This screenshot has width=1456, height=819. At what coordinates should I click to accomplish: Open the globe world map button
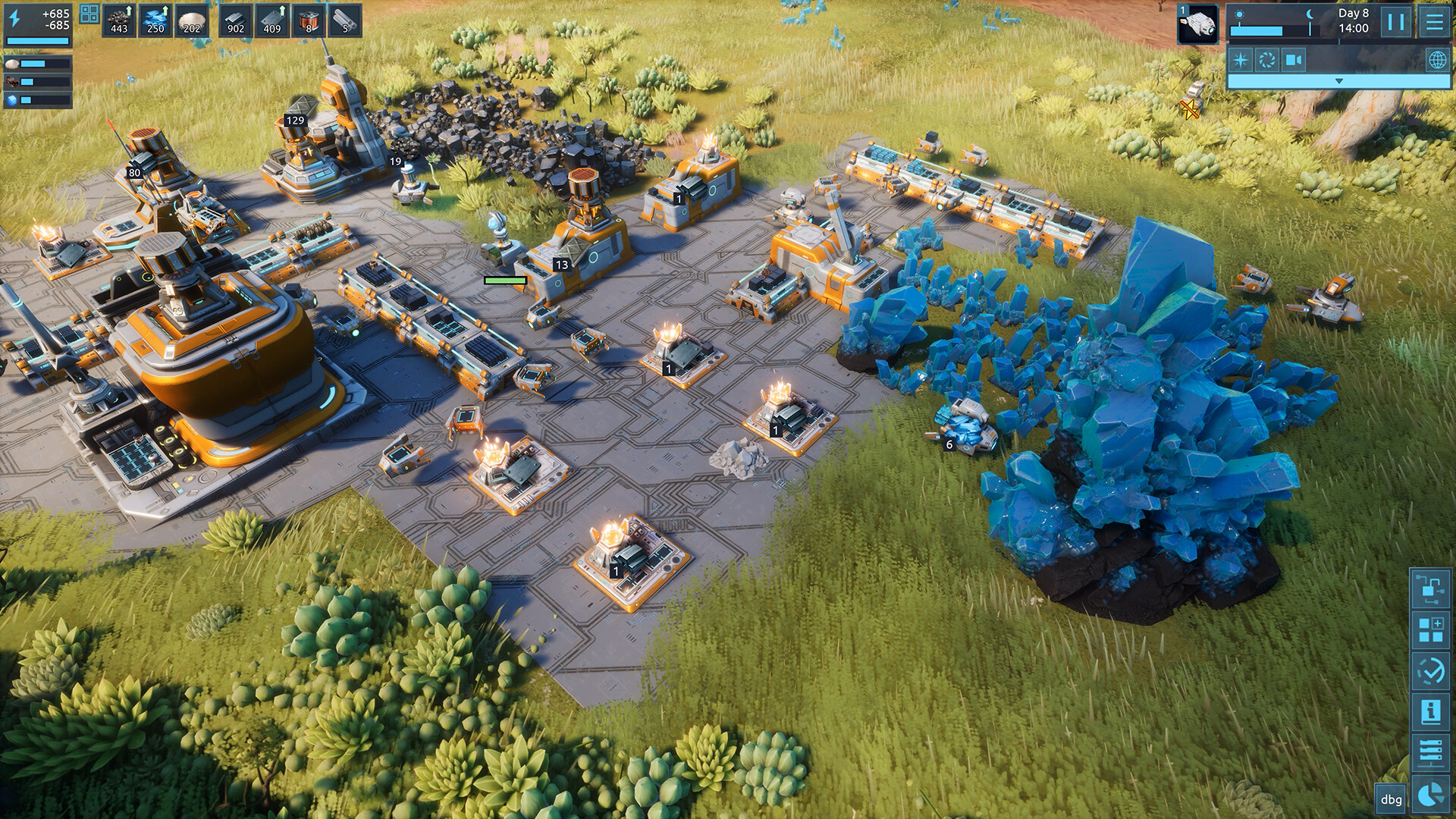point(1437,60)
